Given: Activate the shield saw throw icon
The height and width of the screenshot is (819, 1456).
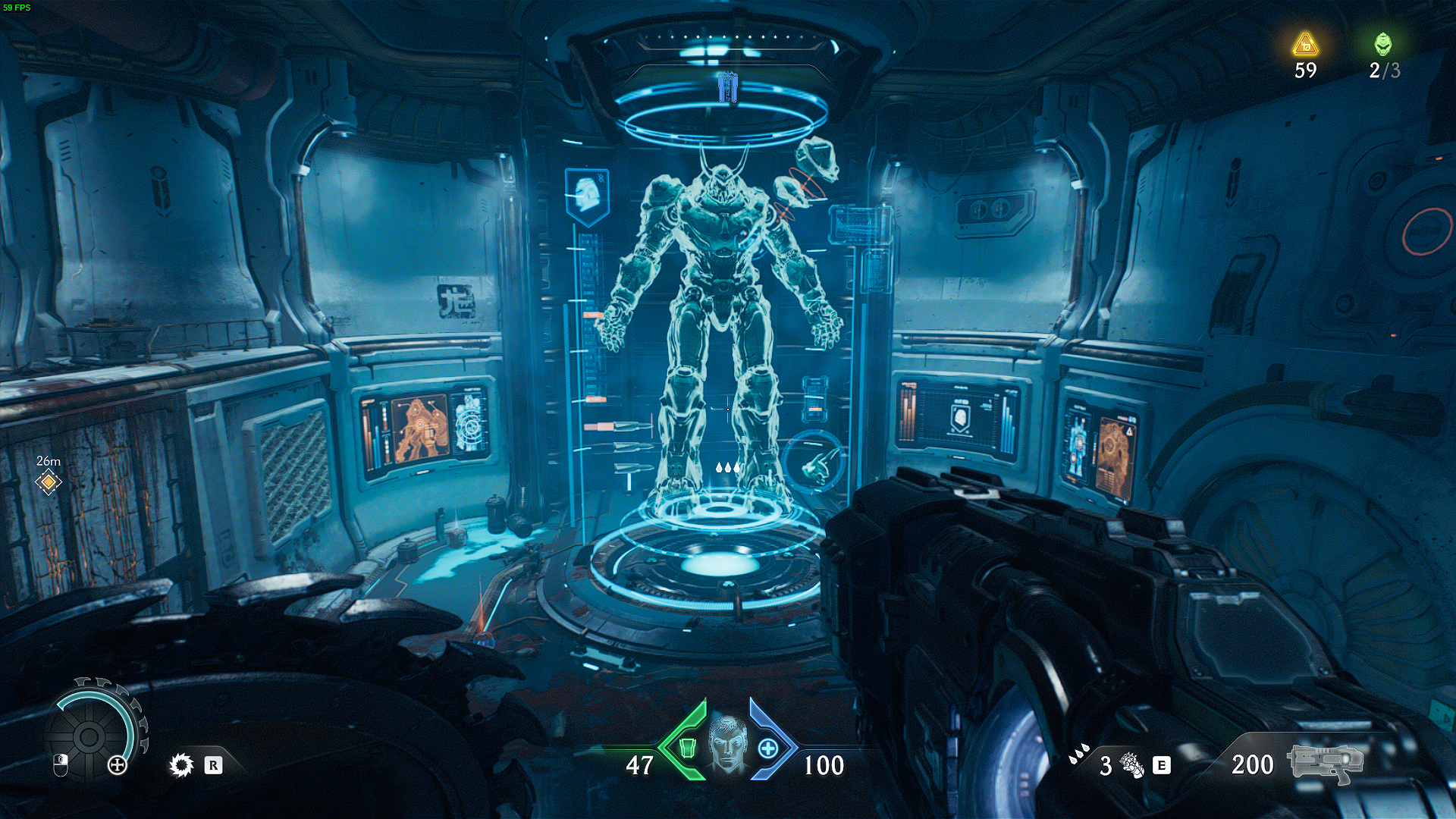Looking at the screenshot, I should 182,765.
